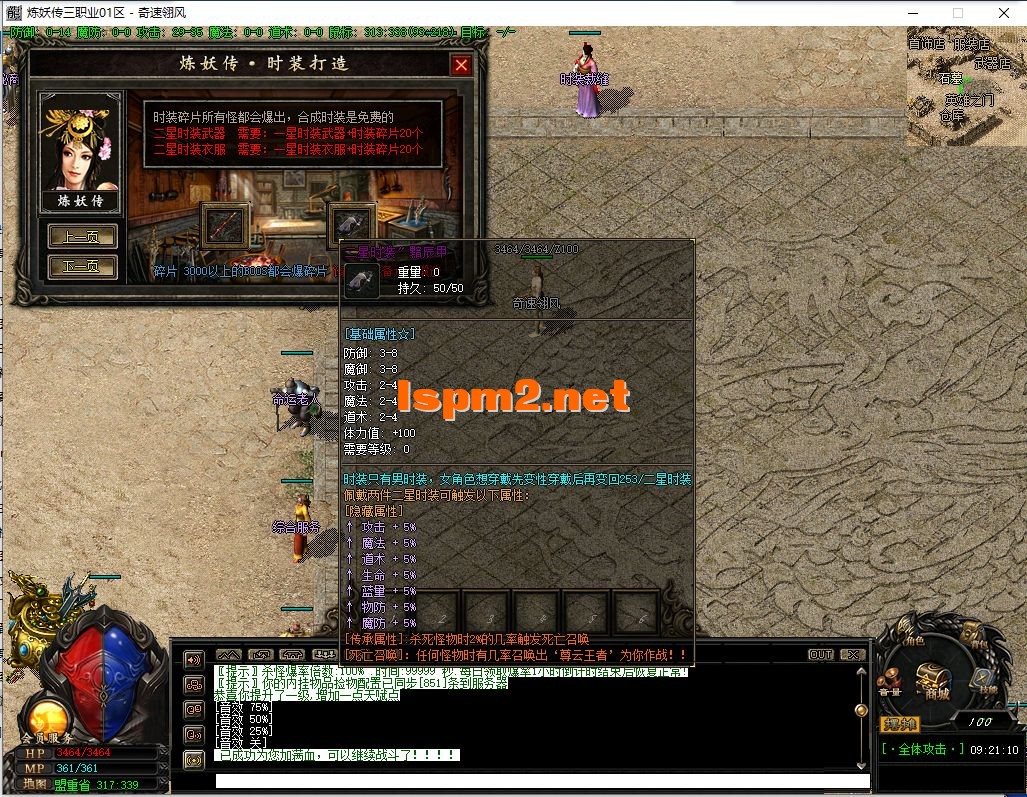Click the orange 爆率 button
Viewport: 1027px width, 797px height.
pos(900,723)
